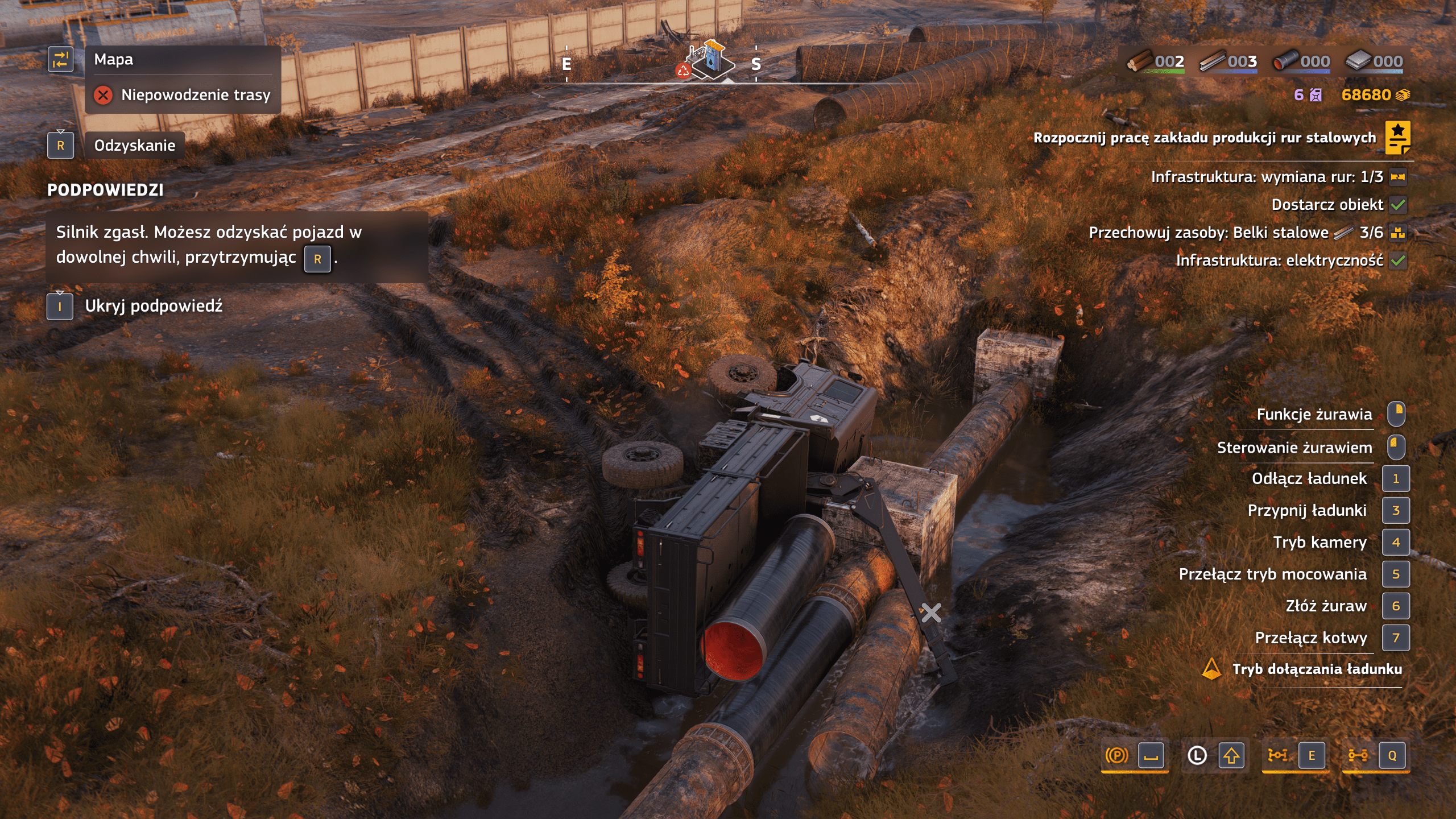Toggle the parking brake icon
Image resolution: width=1456 pixels, height=819 pixels.
pyautogui.click(x=1116, y=755)
